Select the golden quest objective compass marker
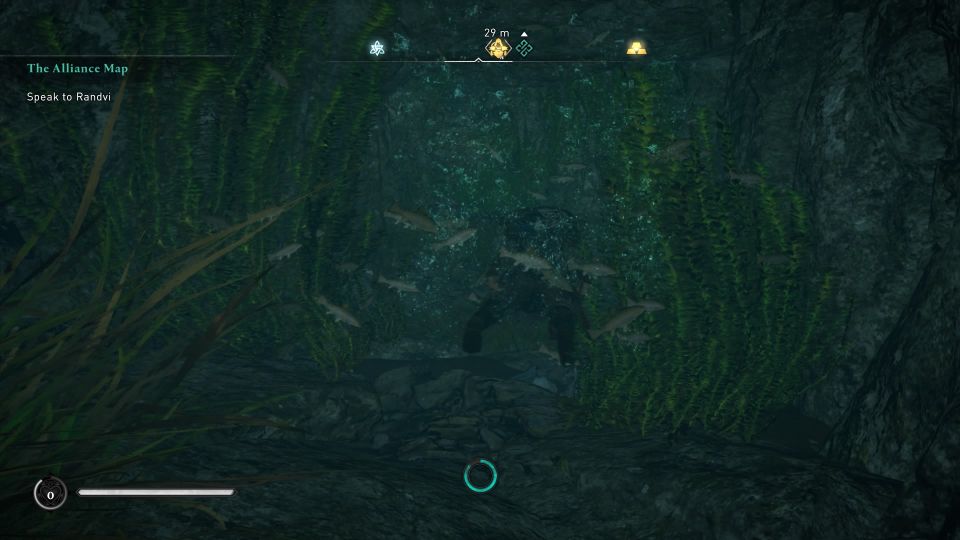This screenshot has width=960, height=540. pyautogui.click(x=495, y=48)
